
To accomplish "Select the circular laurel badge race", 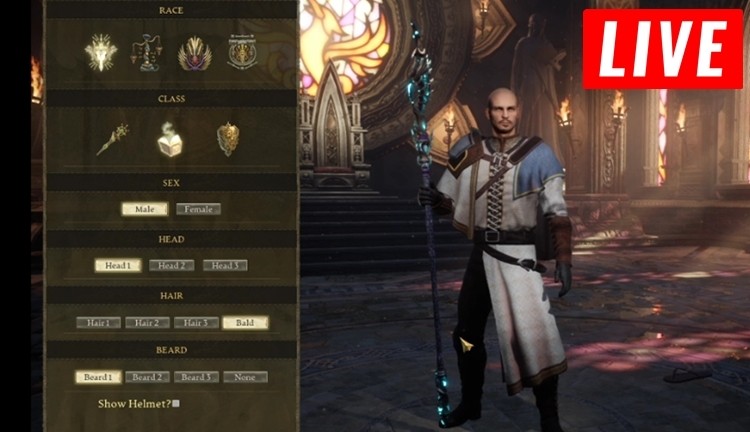I will 241,53.
